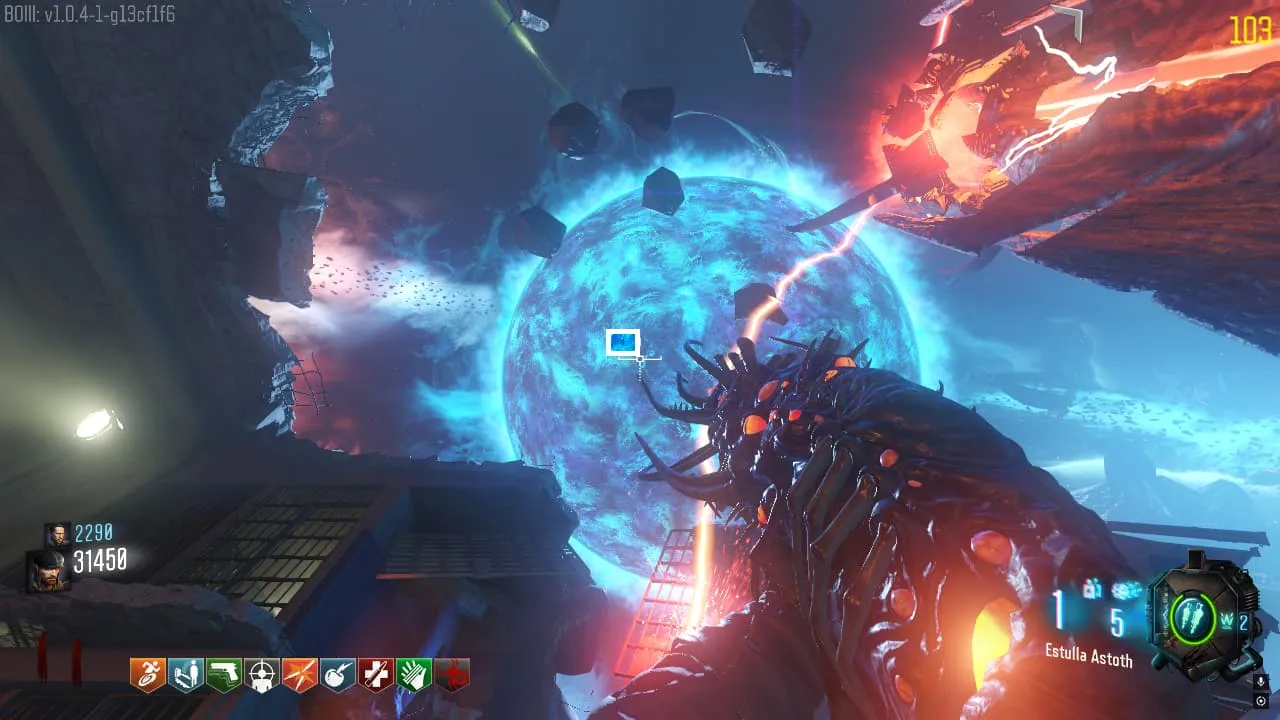Click the orange spark burst perk icon

[x=299, y=675]
